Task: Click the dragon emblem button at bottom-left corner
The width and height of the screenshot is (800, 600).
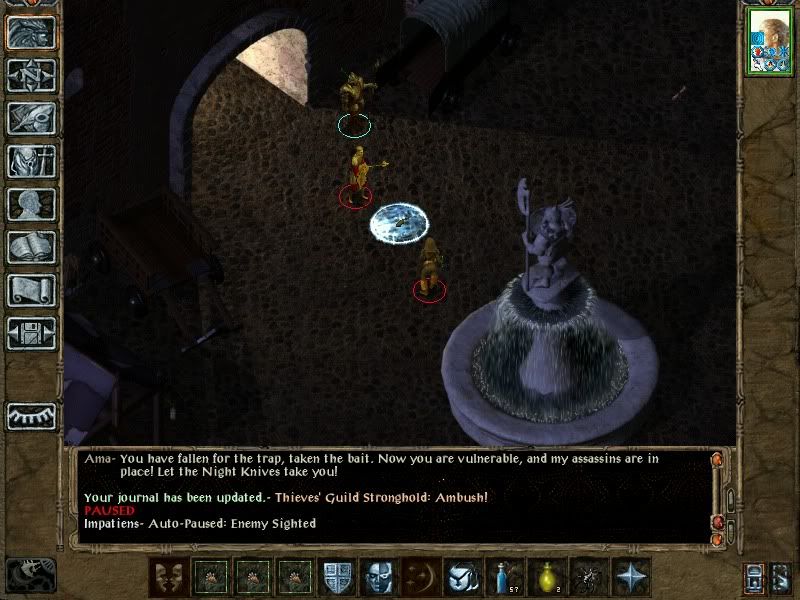Action: tap(30, 575)
